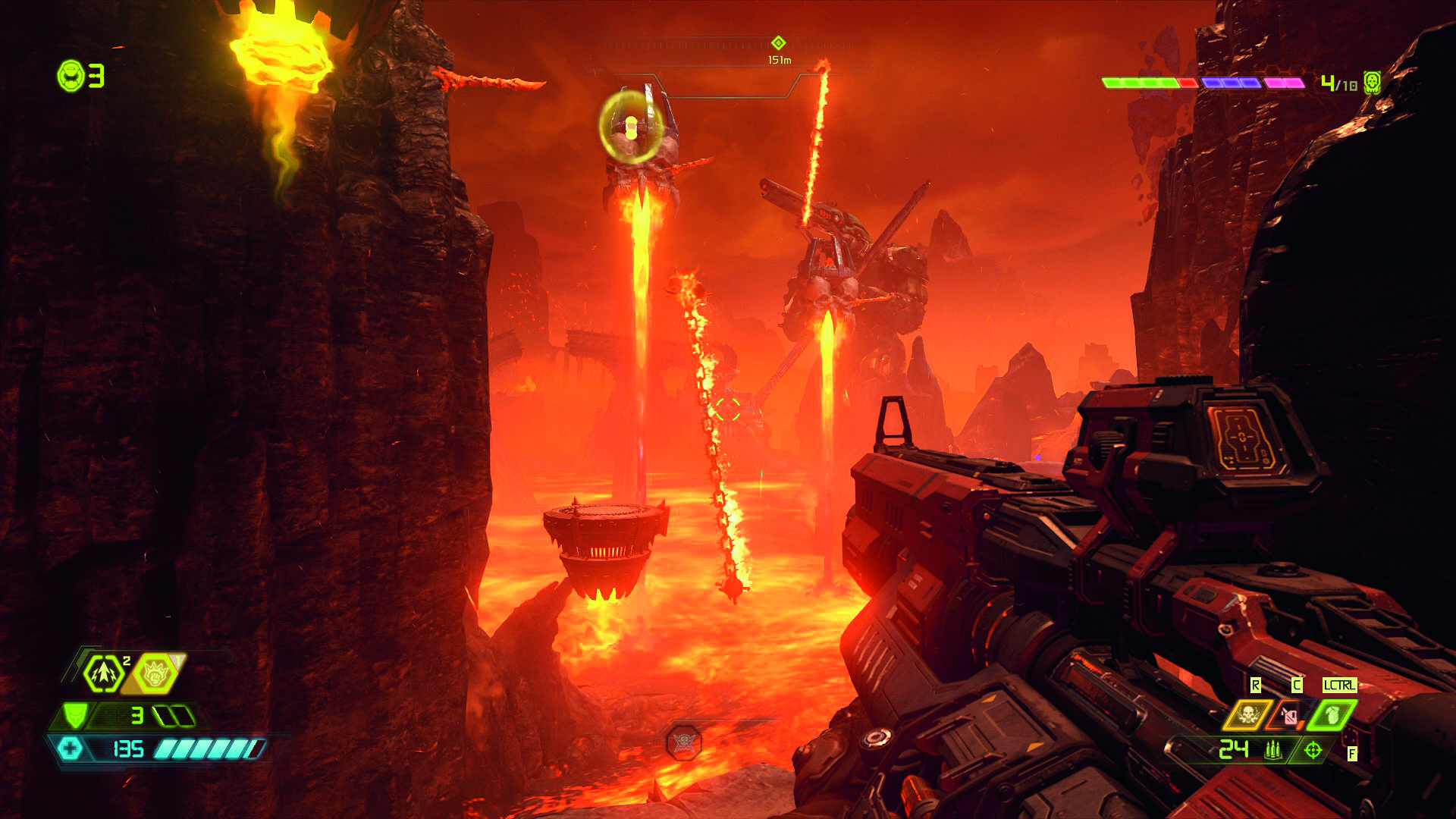The height and width of the screenshot is (819, 1456).
Task: Toggle the glowing grenade slot under LCTRL
Action: point(1332,715)
